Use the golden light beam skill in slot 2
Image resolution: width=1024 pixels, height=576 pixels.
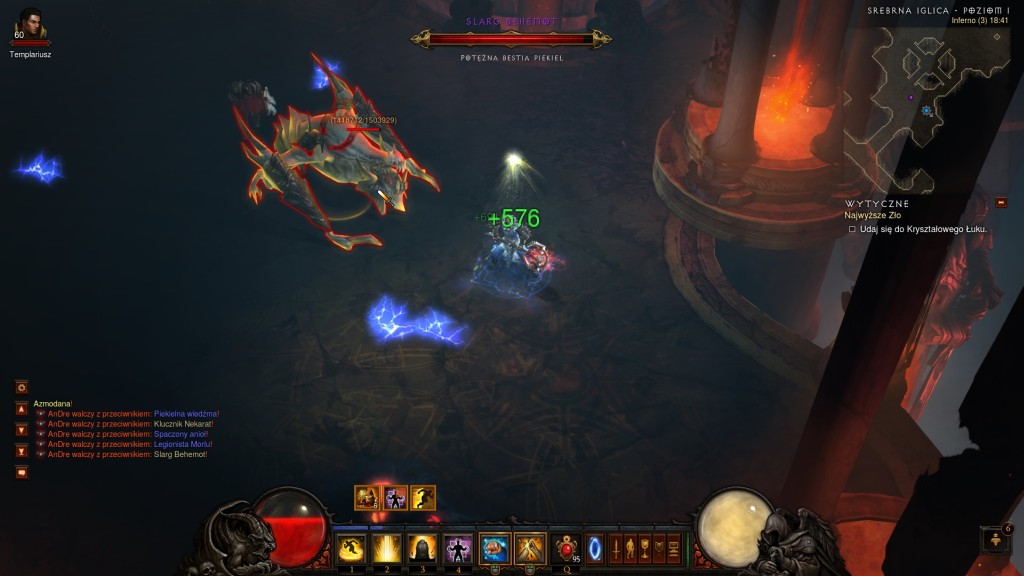tap(386, 548)
